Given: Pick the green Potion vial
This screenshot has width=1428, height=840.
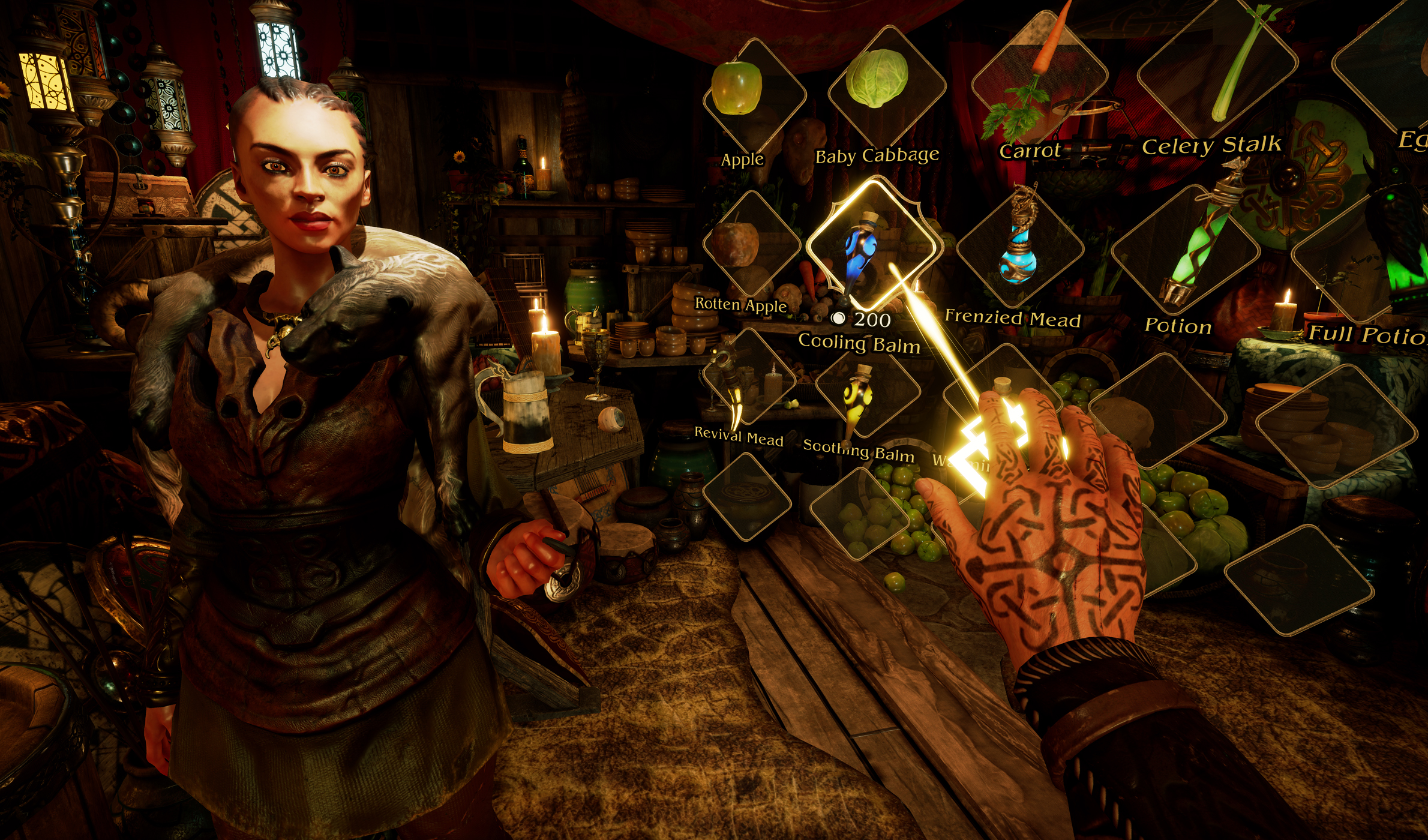Looking at the screenshot, I should [x=1187, y=252].
